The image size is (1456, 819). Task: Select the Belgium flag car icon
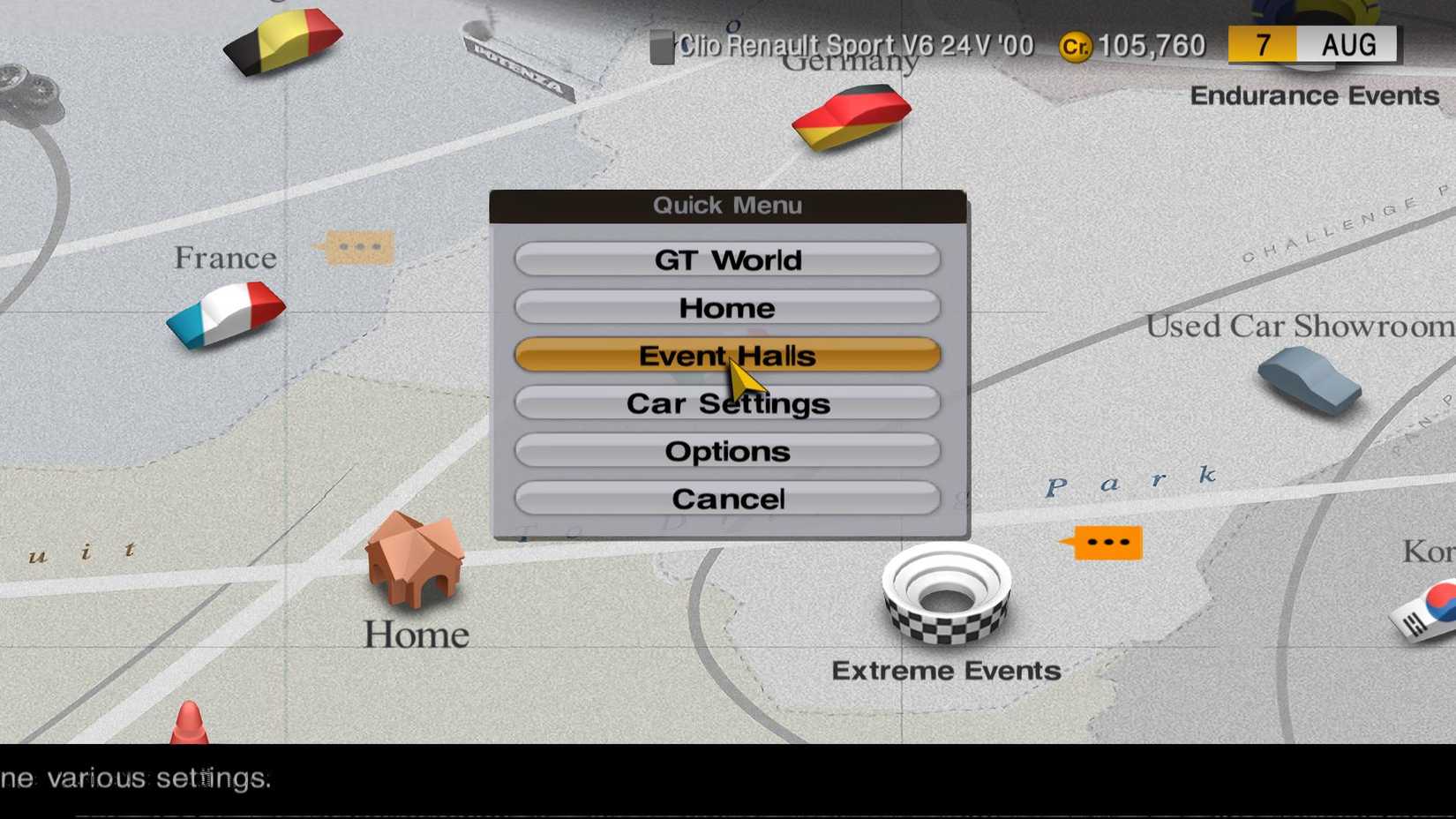tap(282, 40)
